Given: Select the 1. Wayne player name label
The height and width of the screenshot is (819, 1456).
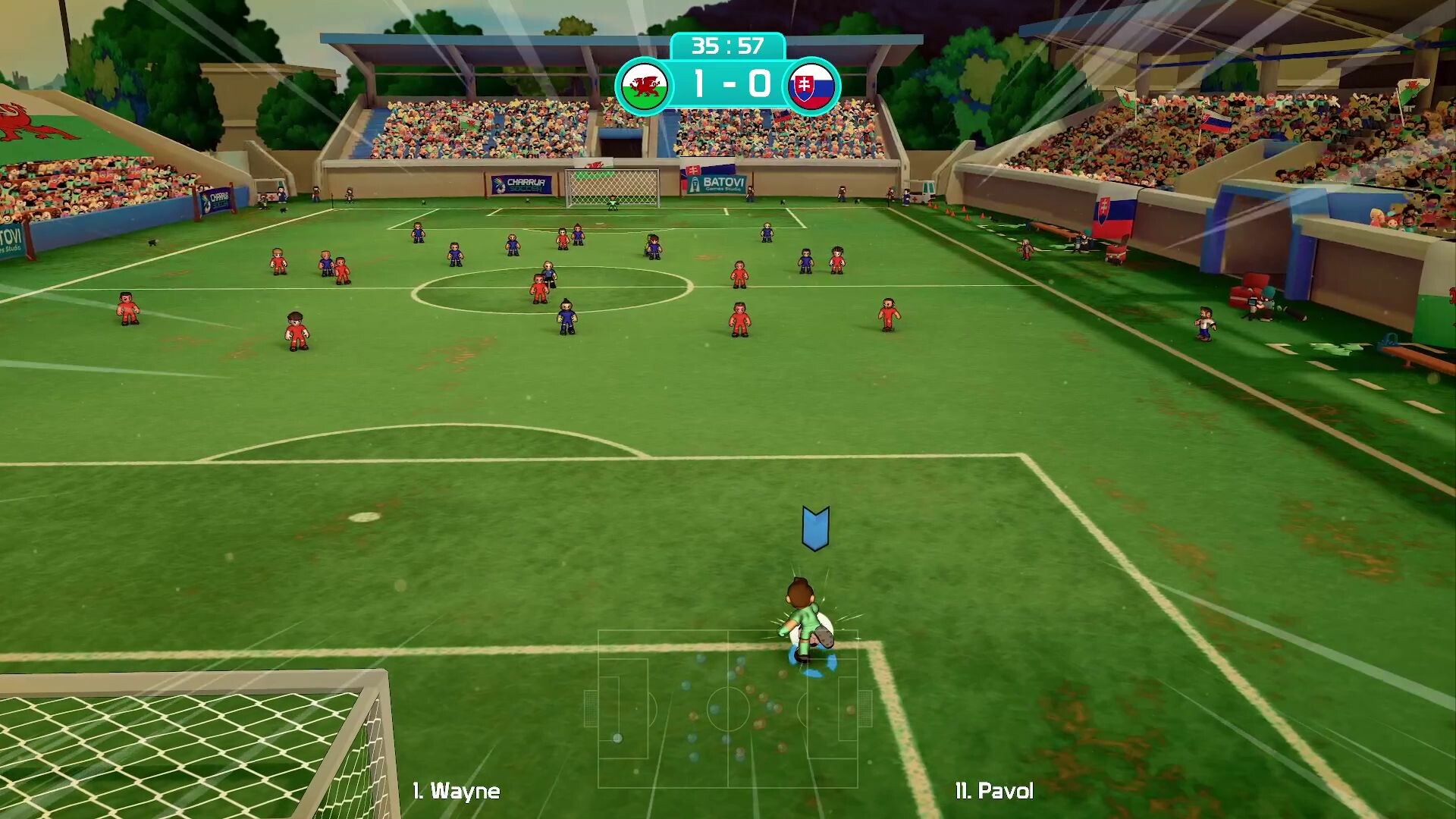Looking at the screenshot, I should click(456, 792).
